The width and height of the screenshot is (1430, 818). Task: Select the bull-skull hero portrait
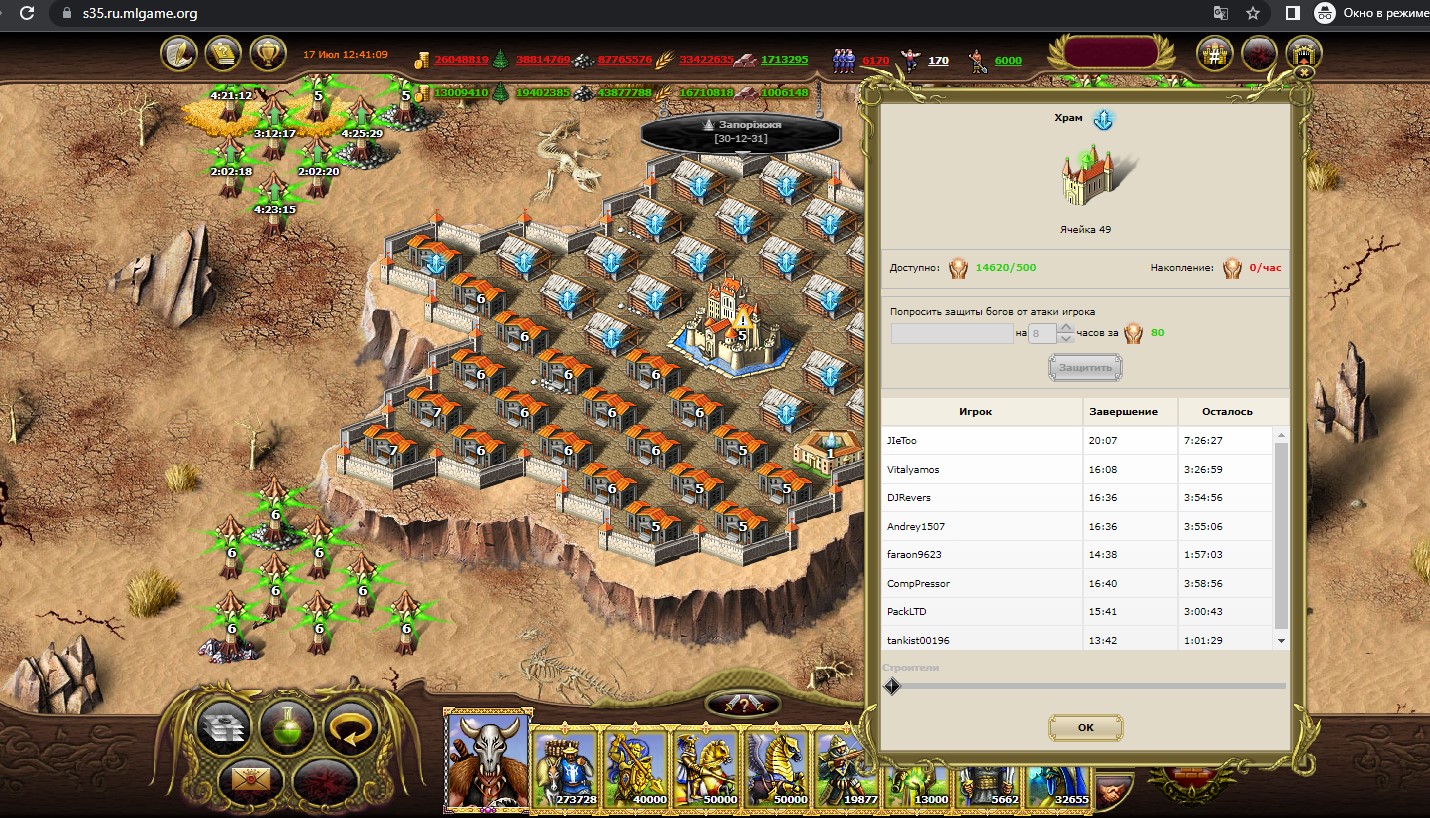488,762
